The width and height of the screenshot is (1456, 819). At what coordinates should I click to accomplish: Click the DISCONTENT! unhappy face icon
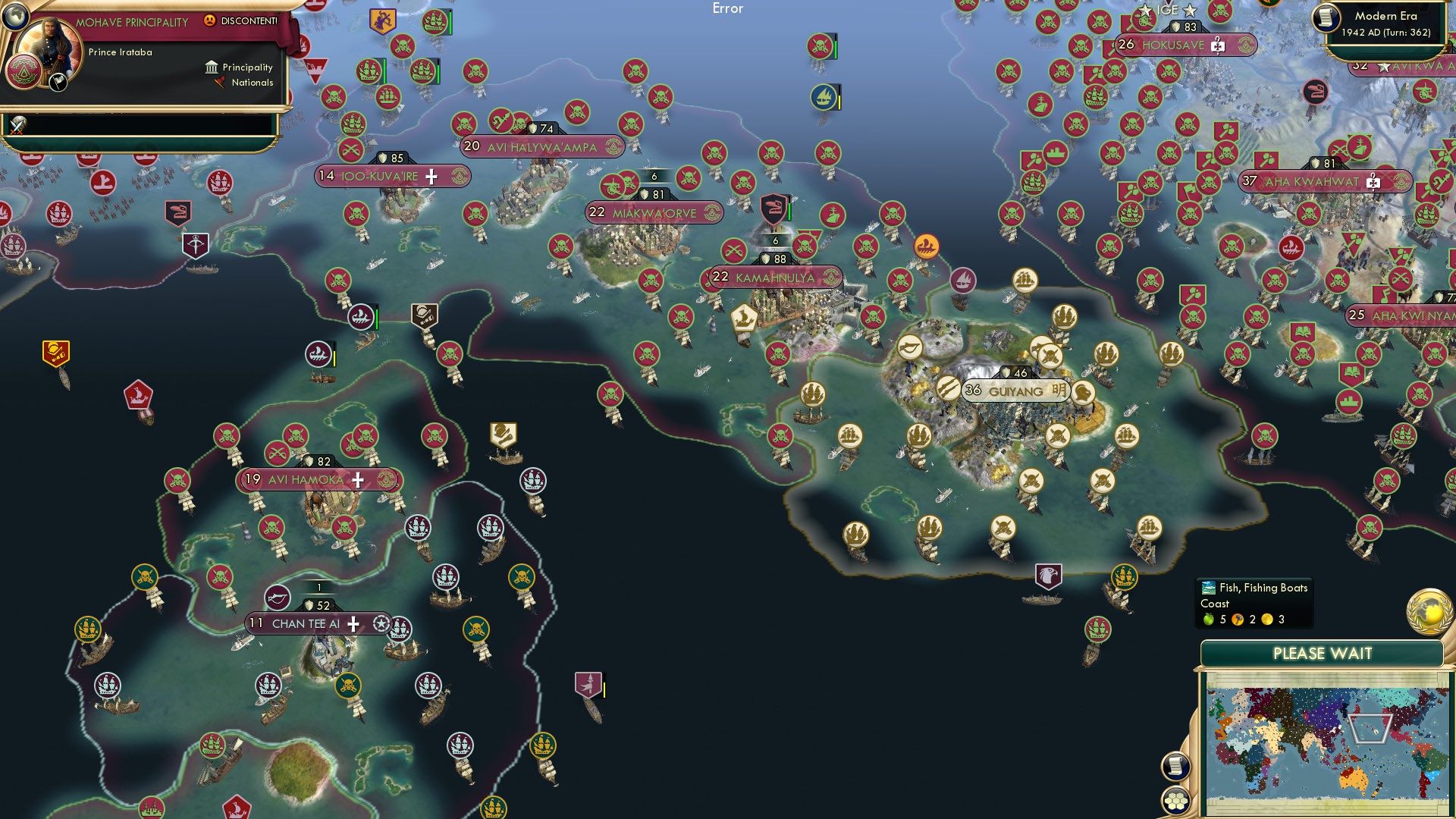pos(209,21)
